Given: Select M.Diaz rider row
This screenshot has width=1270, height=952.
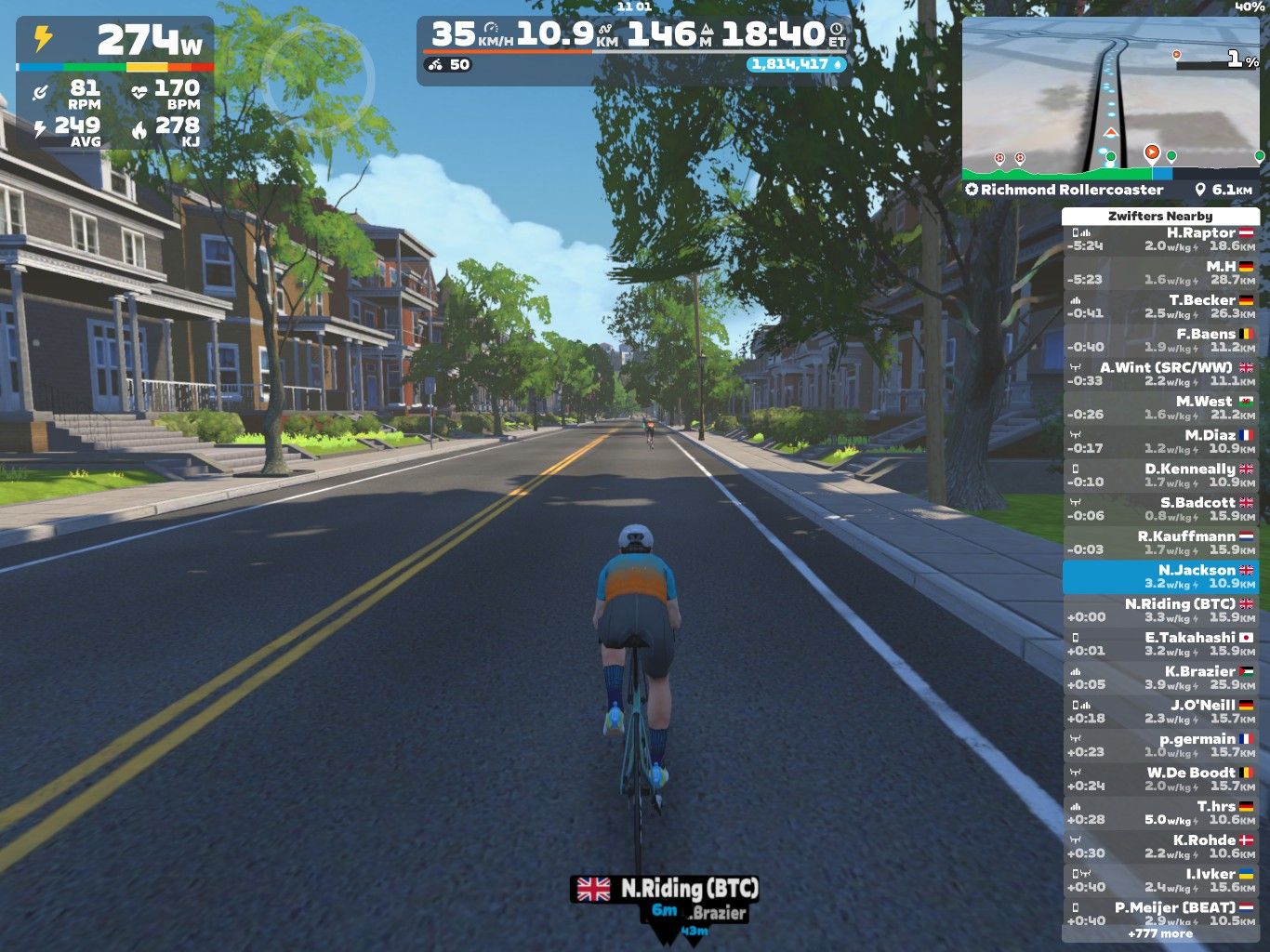Looking at the screenshot, I should [1160, 442].
